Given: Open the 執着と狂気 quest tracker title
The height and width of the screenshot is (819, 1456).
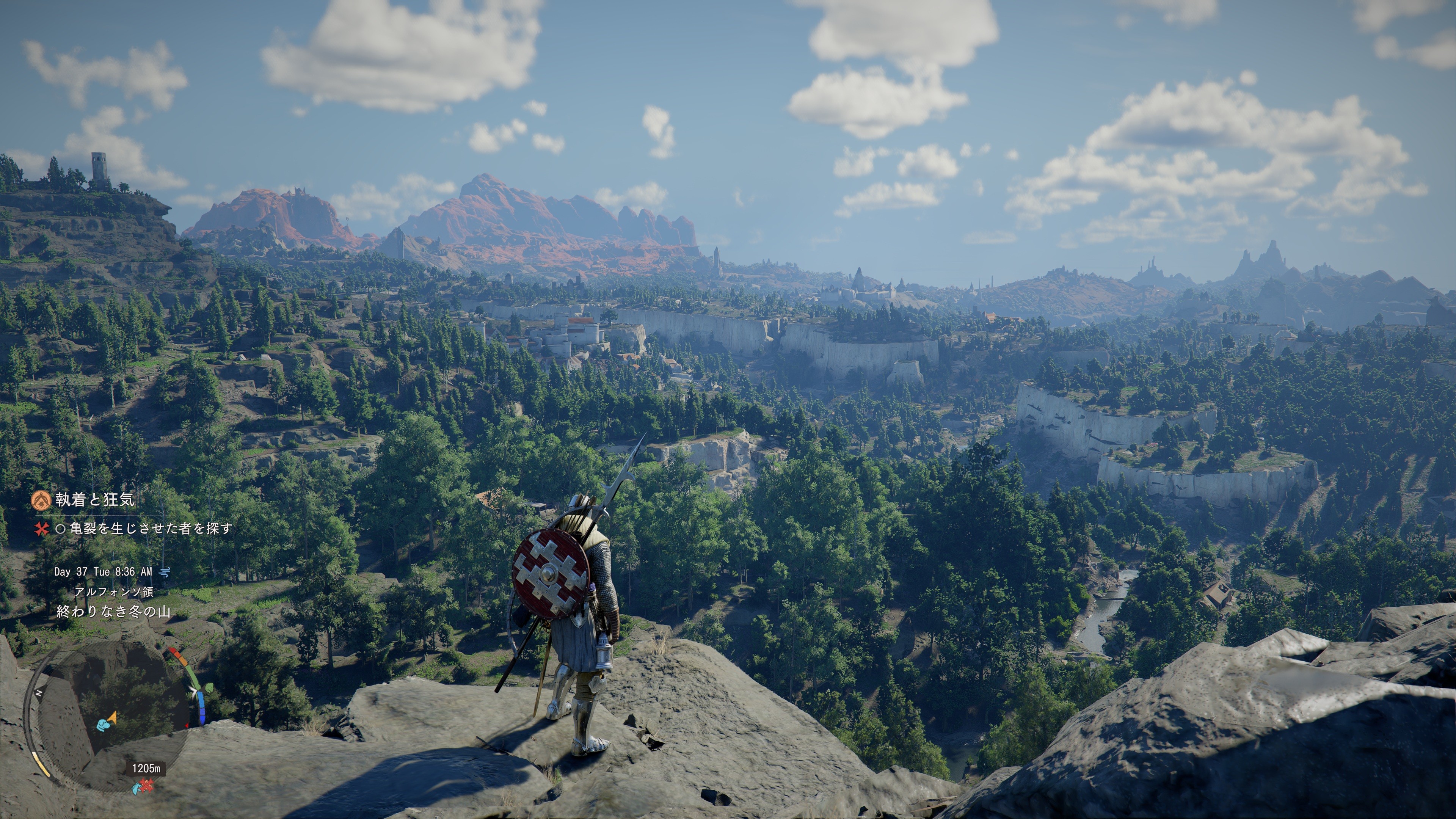Looking at the screenshot, I should click(95, 500).
